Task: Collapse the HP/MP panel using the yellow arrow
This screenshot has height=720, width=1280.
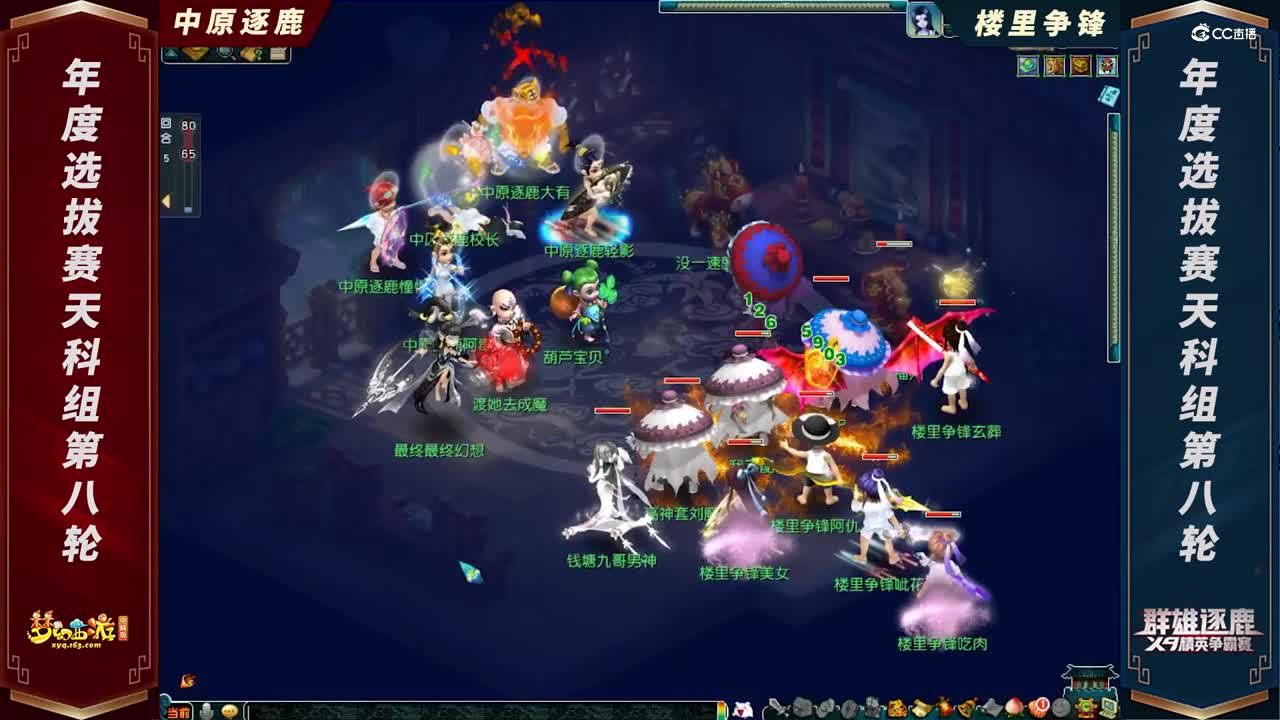Action: 167,201
